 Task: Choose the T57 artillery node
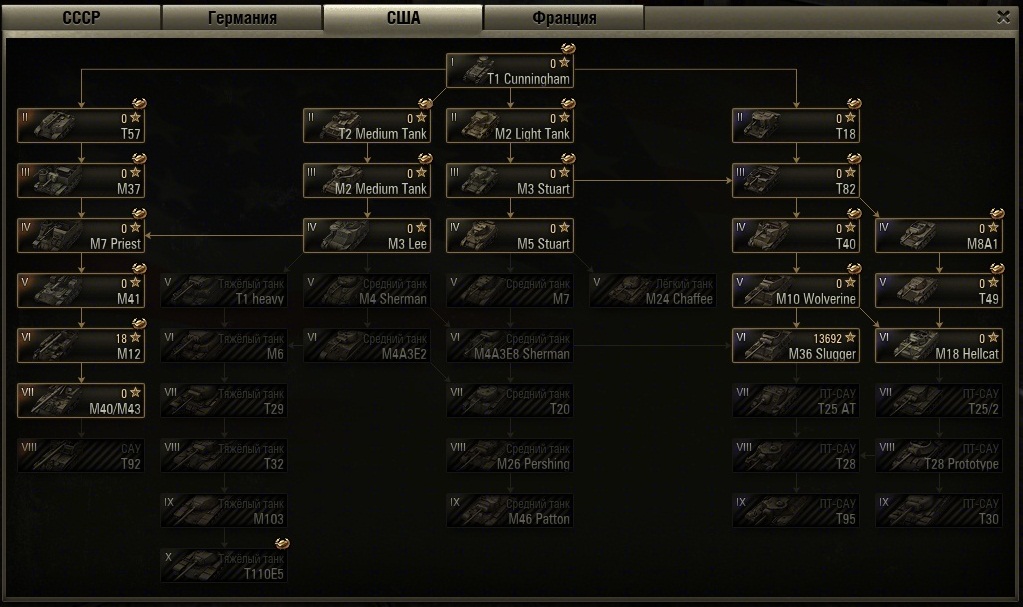tap(81, 126)
